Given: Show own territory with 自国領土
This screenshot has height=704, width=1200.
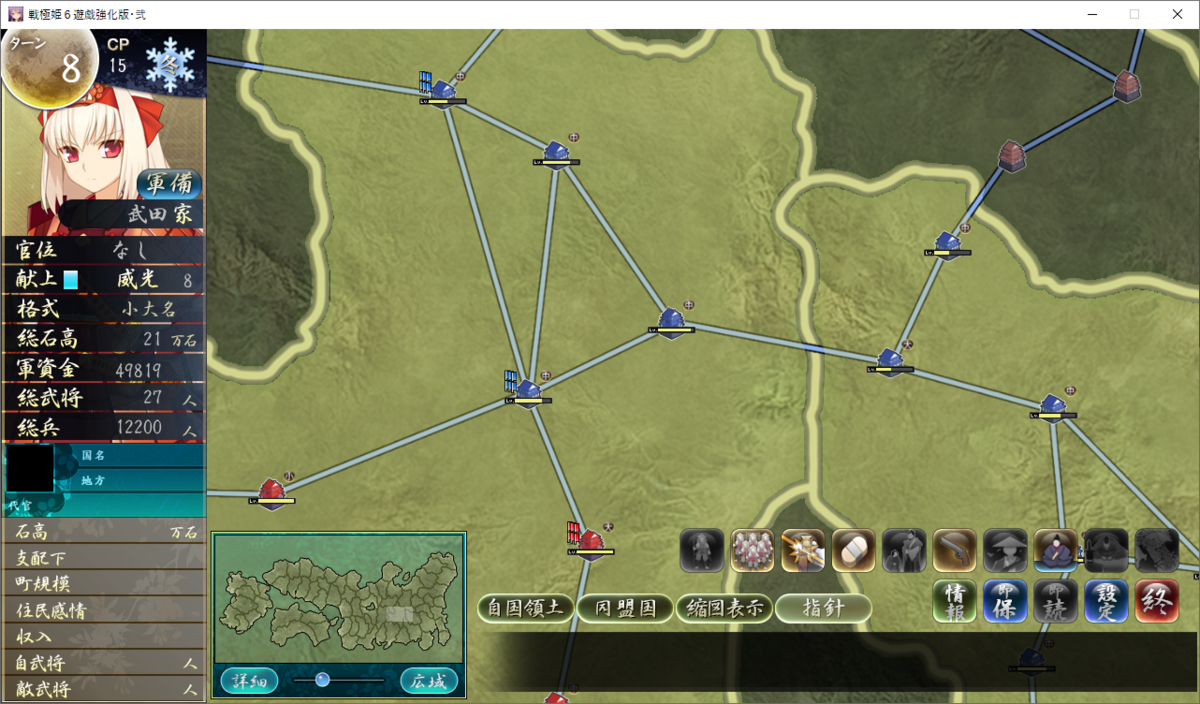Looking at the screenshot, I should (525, 608).
